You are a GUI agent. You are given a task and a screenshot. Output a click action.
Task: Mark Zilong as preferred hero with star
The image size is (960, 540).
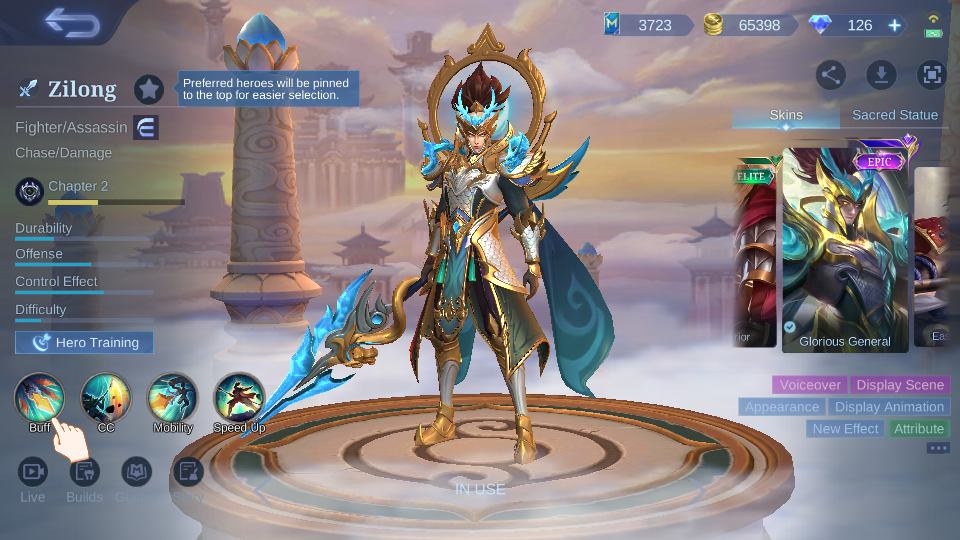click(149, 89)
